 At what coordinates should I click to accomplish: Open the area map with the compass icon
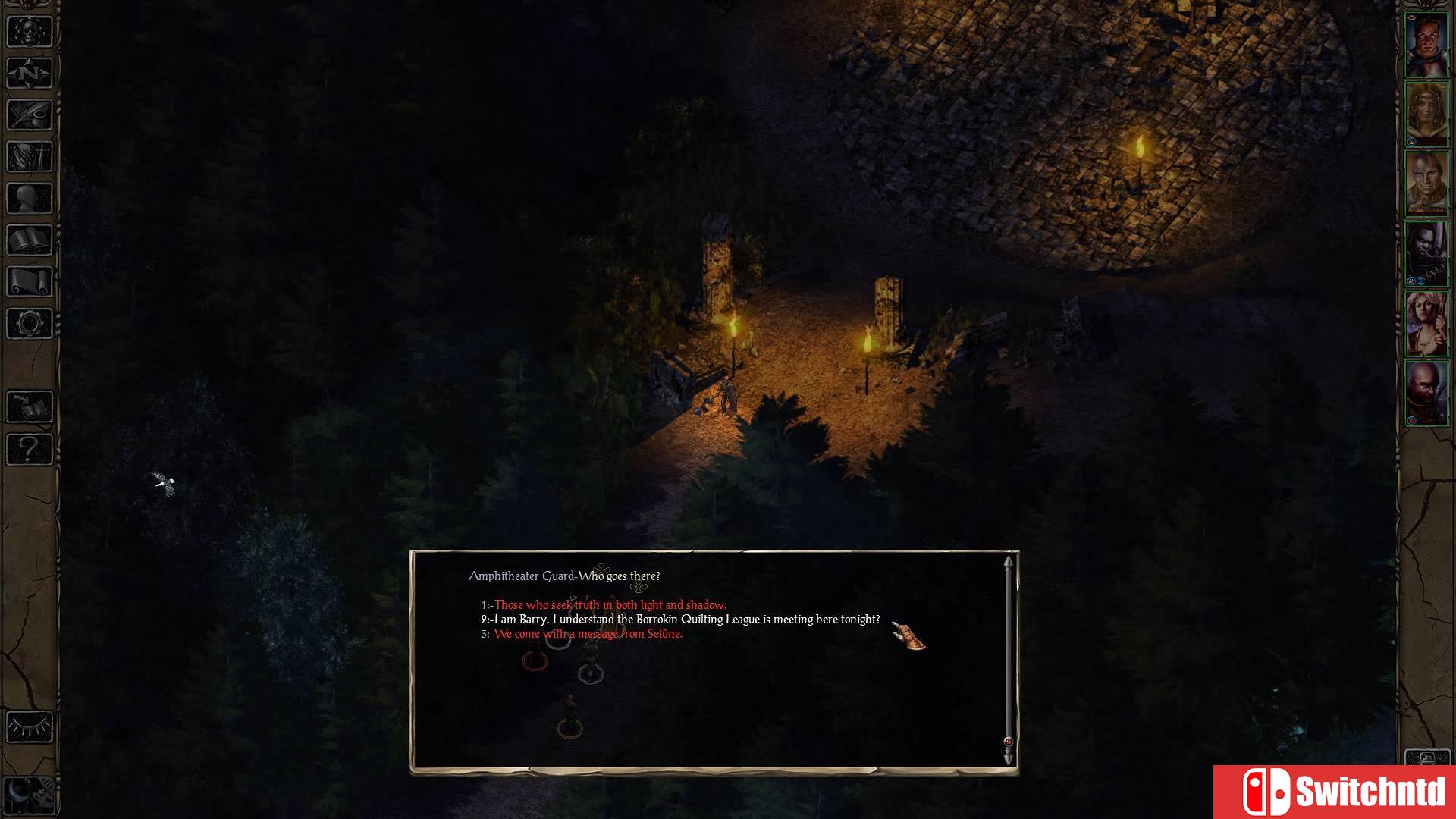coord(29,74)
